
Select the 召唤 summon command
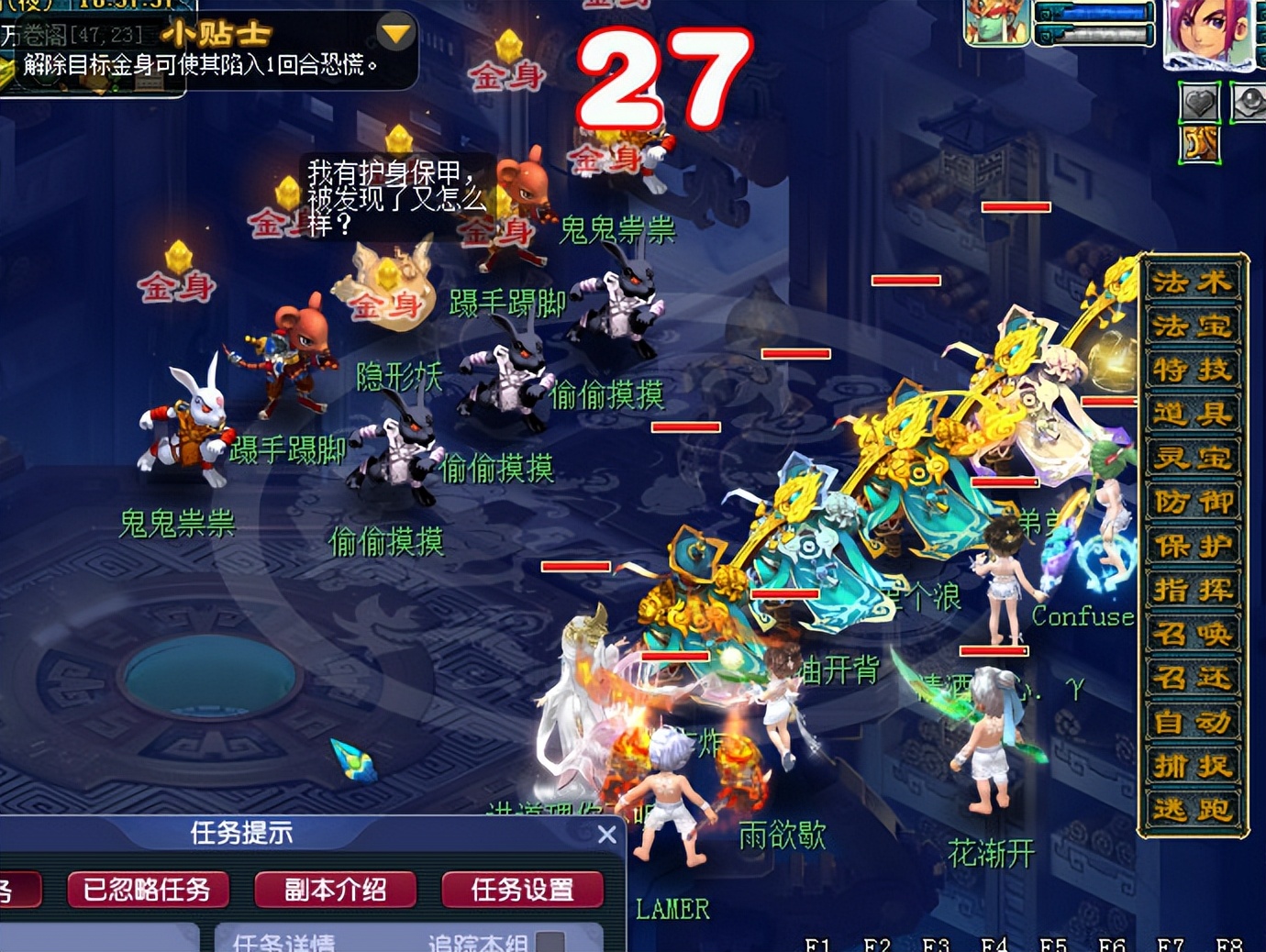[1192, 634]
